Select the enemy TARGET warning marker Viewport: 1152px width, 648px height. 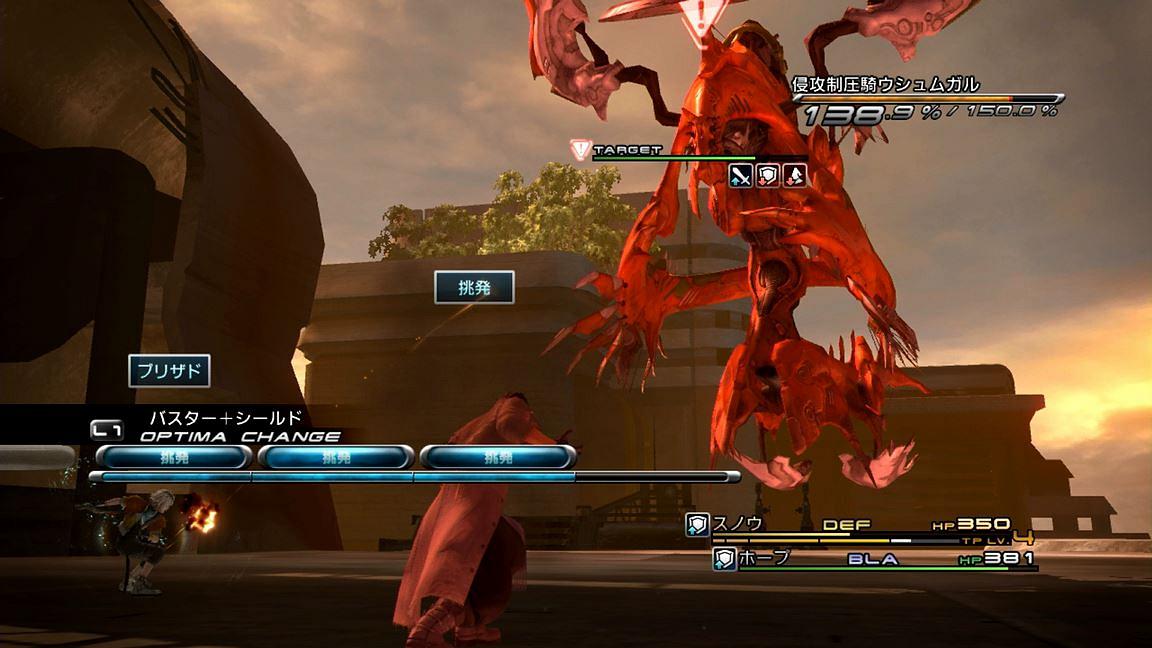[579, 150]
